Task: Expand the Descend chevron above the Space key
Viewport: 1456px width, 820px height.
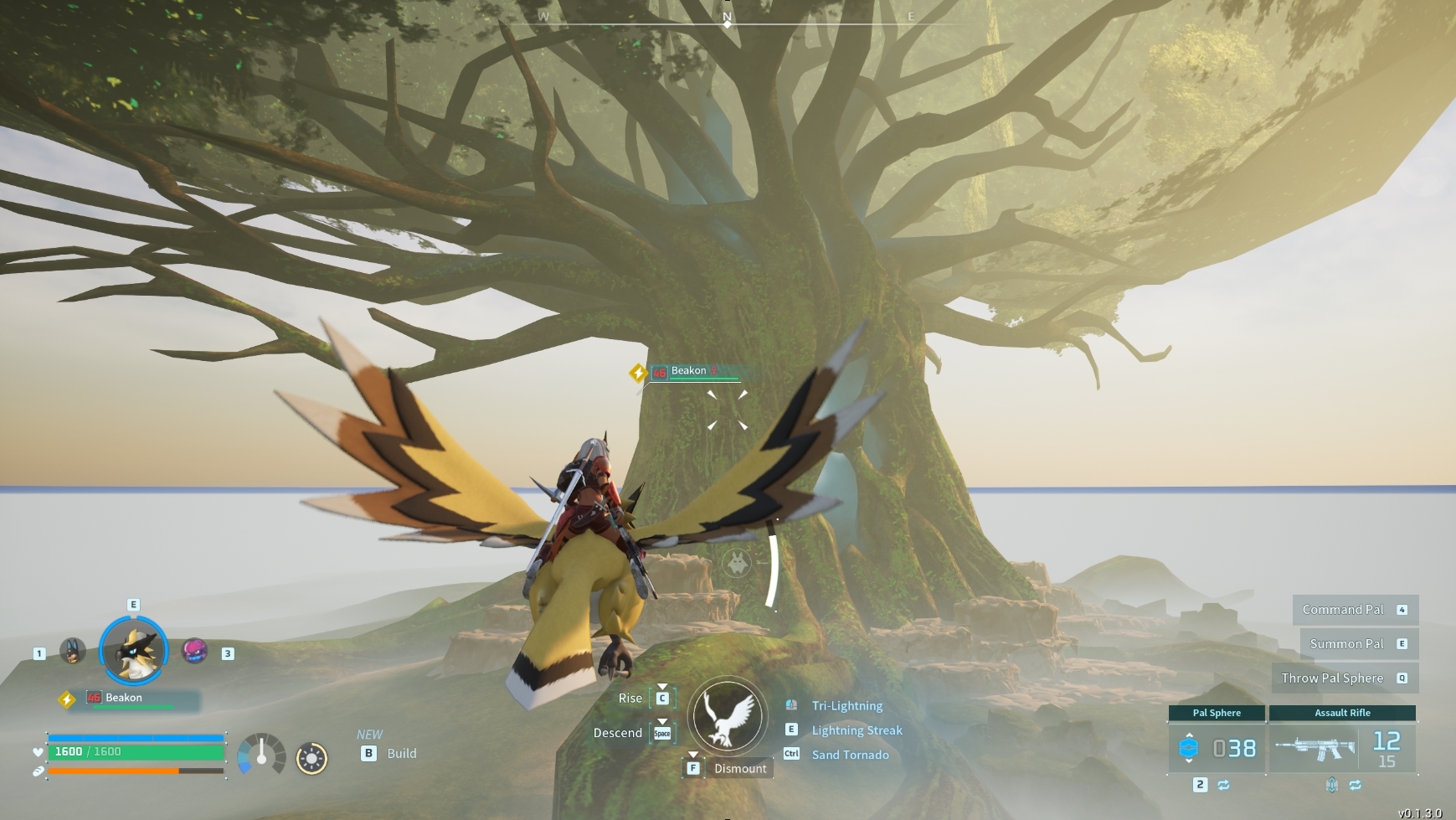Action: pos(664,721)
